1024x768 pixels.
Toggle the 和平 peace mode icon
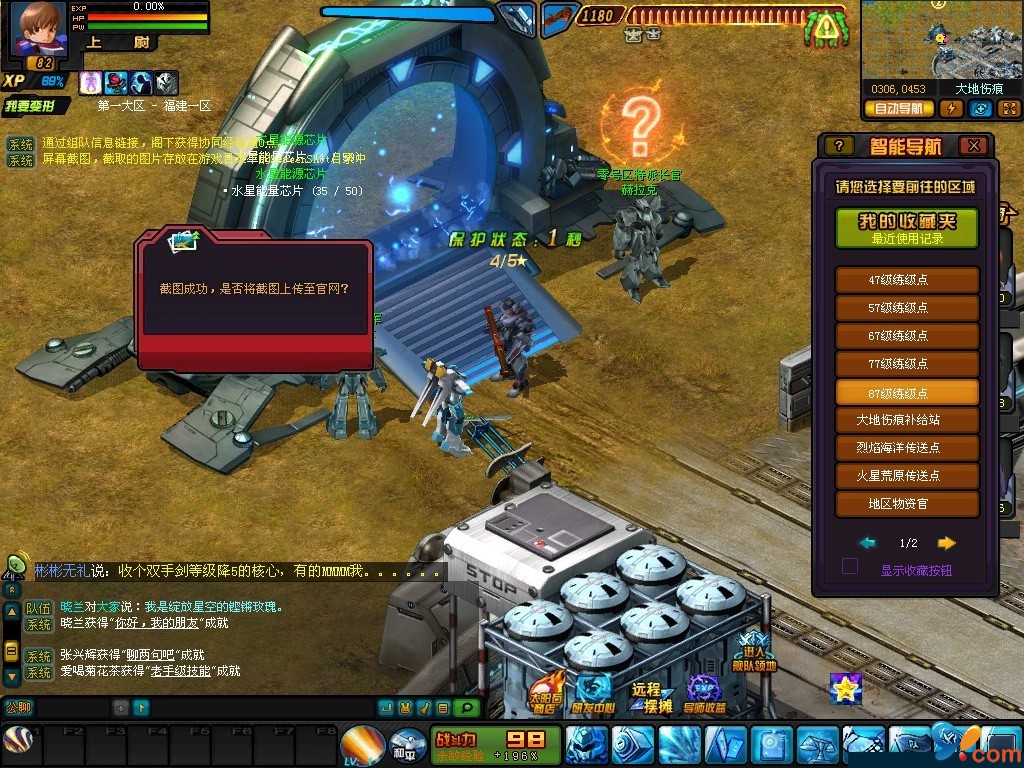403,746
